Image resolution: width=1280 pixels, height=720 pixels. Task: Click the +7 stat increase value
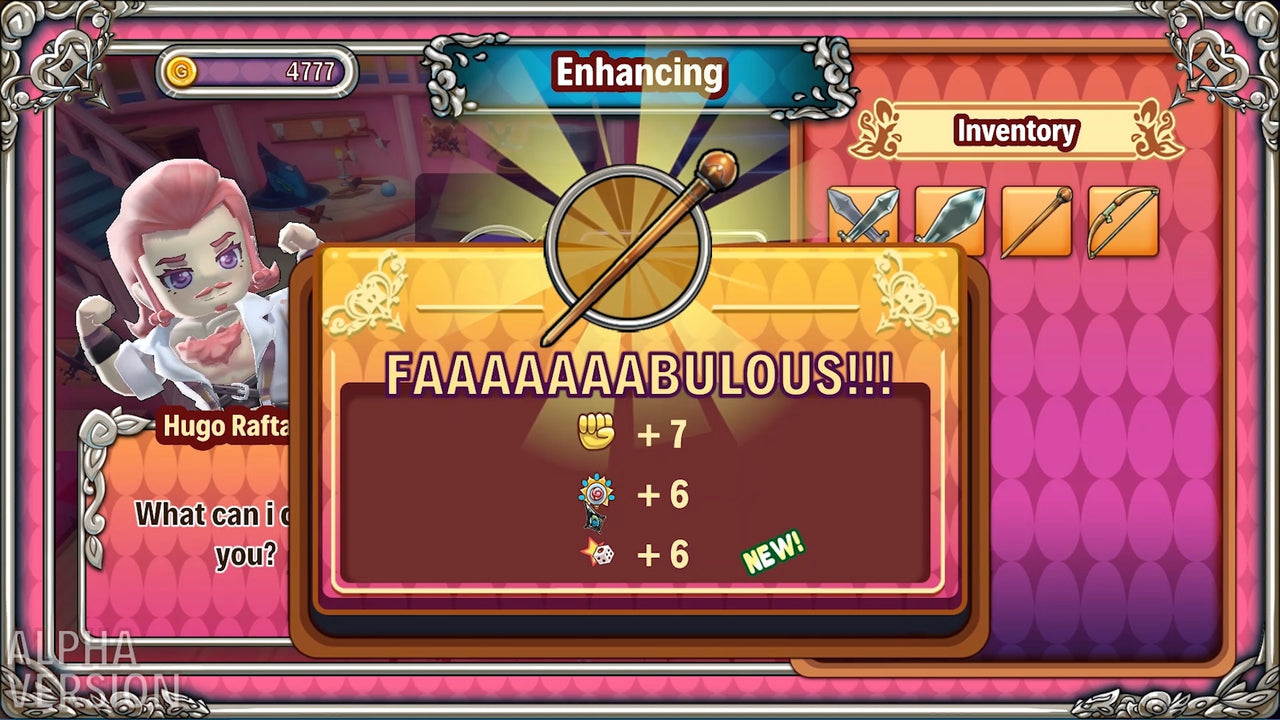(x=661, y=434)
